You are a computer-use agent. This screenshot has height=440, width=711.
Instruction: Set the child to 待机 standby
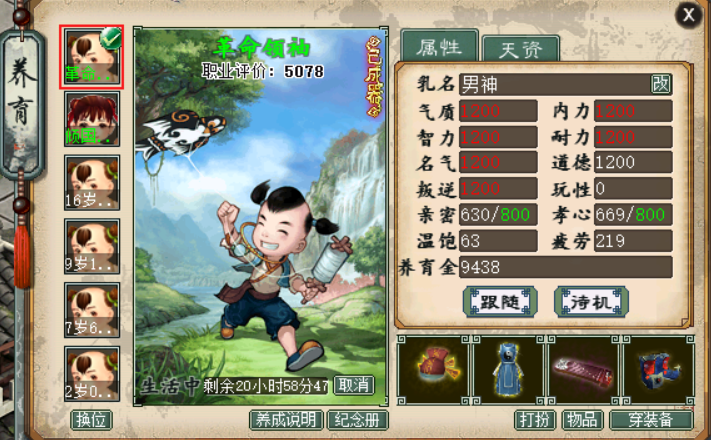[x=591, y=301]
